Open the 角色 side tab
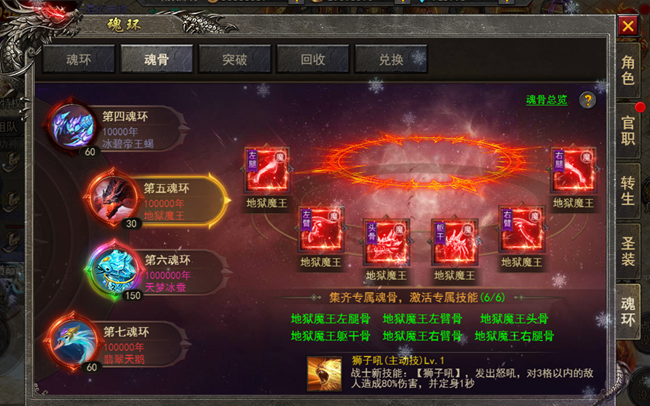The width and height of the screenshot is (650, 406). (628, 69)
